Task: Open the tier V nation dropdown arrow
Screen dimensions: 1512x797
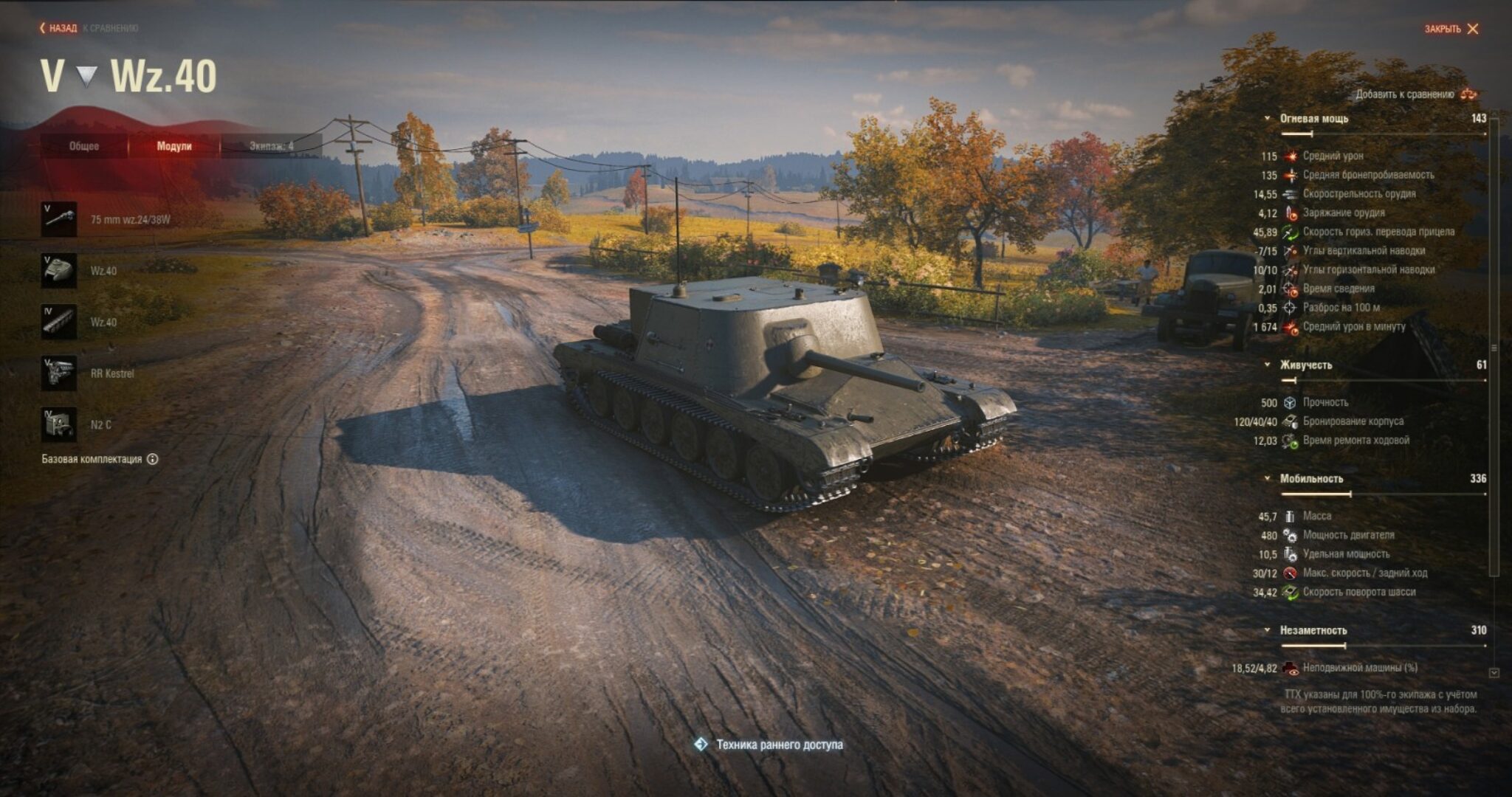Action: (87, 76)
